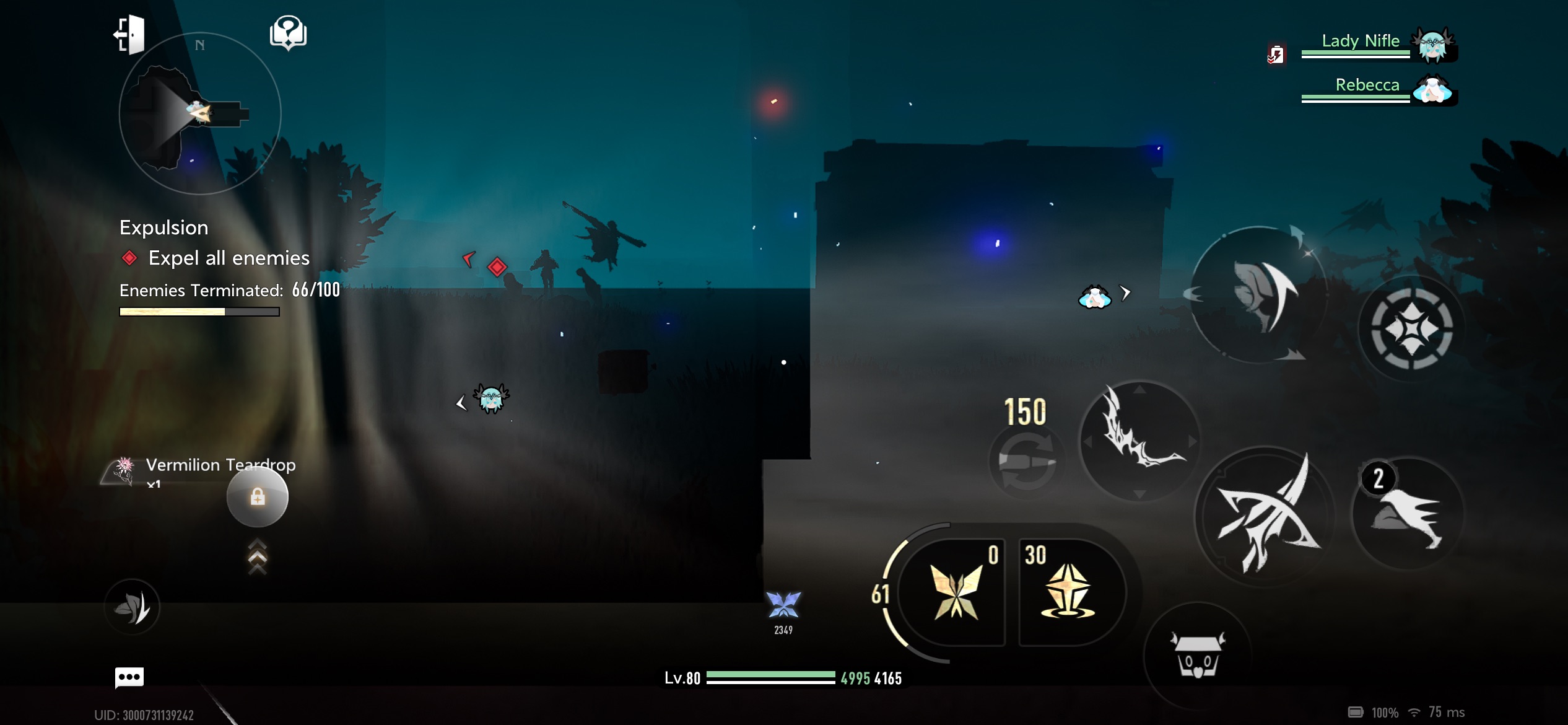Open the horned creature face button
The height and width of the screenshot is (725, 1568).
click(1197, 656)
